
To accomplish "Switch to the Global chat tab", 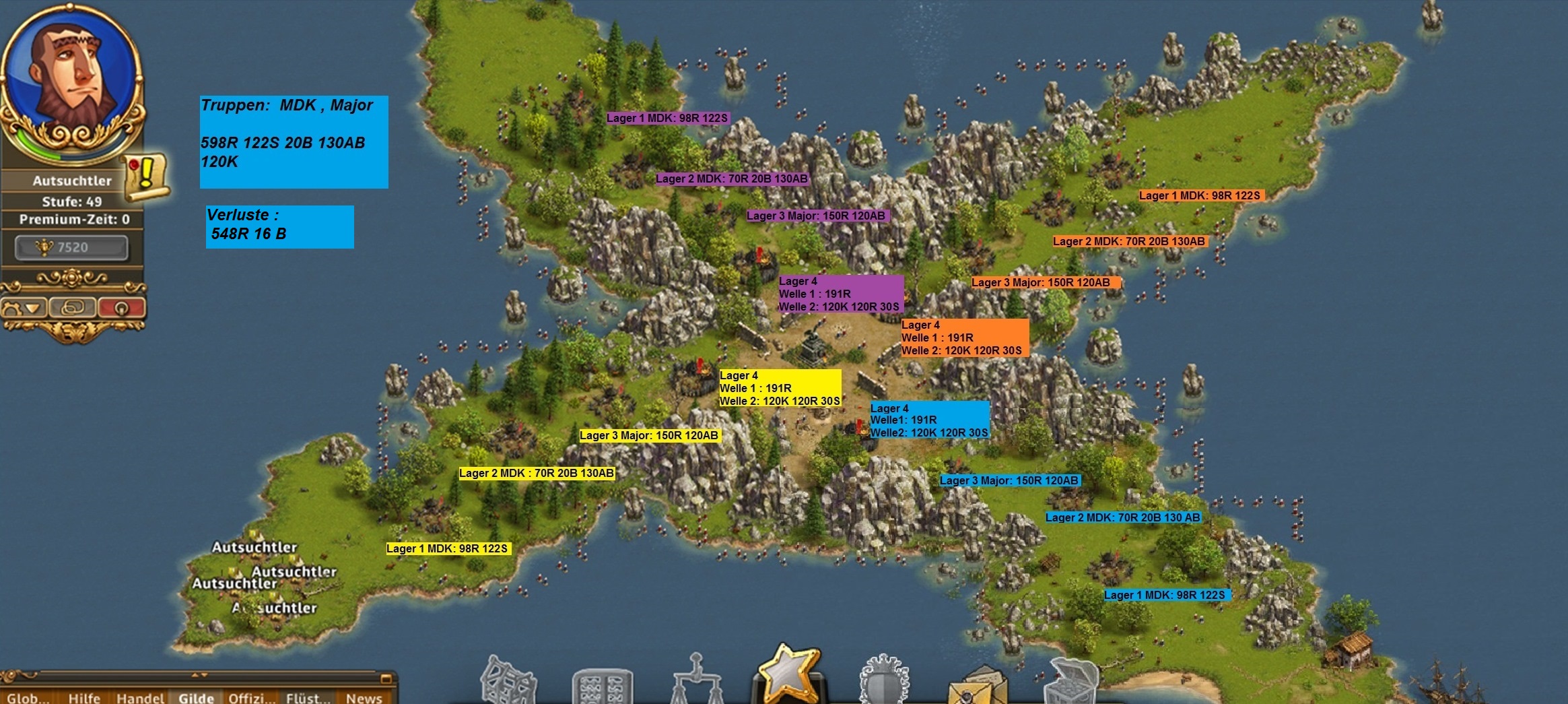I will pyautogui.click(x=28, y=697).
